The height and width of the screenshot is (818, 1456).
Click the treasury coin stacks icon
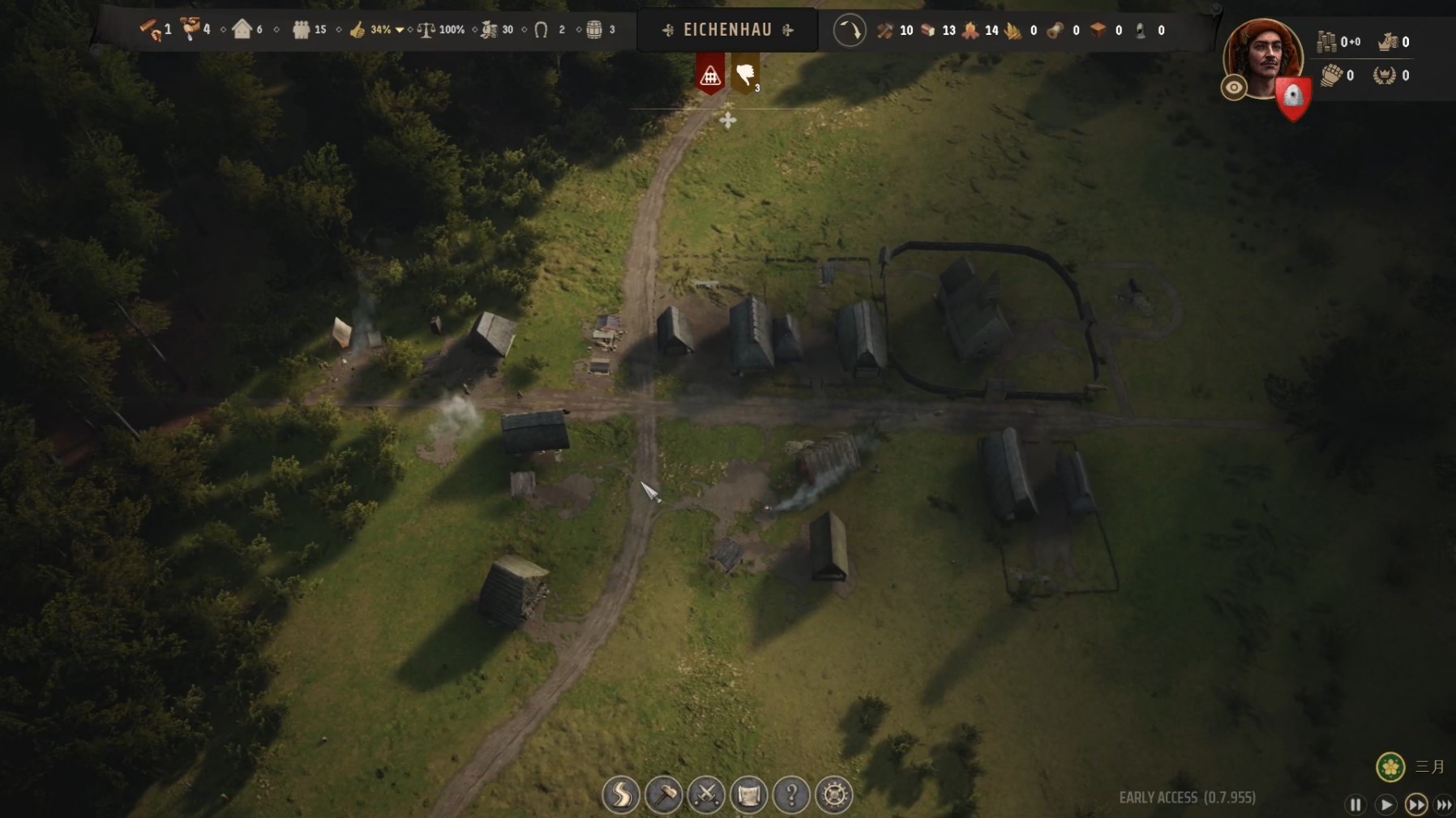(x=1326, y=41)
